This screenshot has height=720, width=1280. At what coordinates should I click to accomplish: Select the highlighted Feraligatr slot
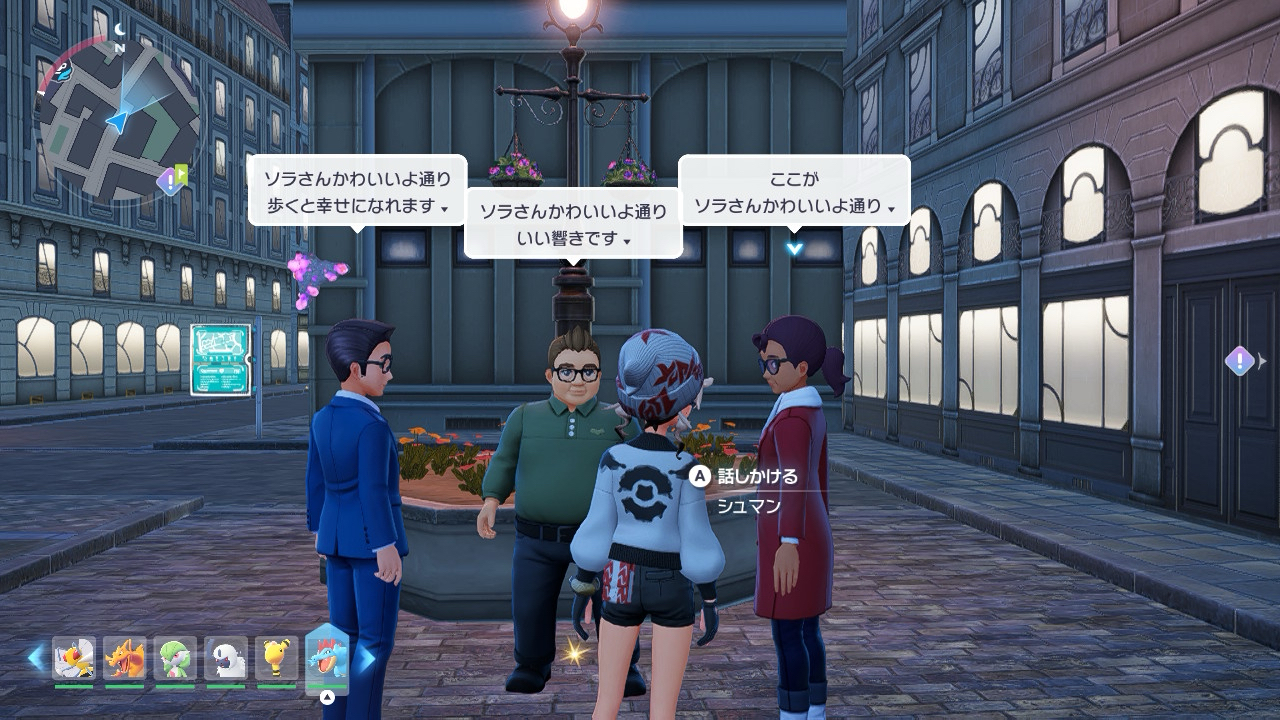pos(327,658)
